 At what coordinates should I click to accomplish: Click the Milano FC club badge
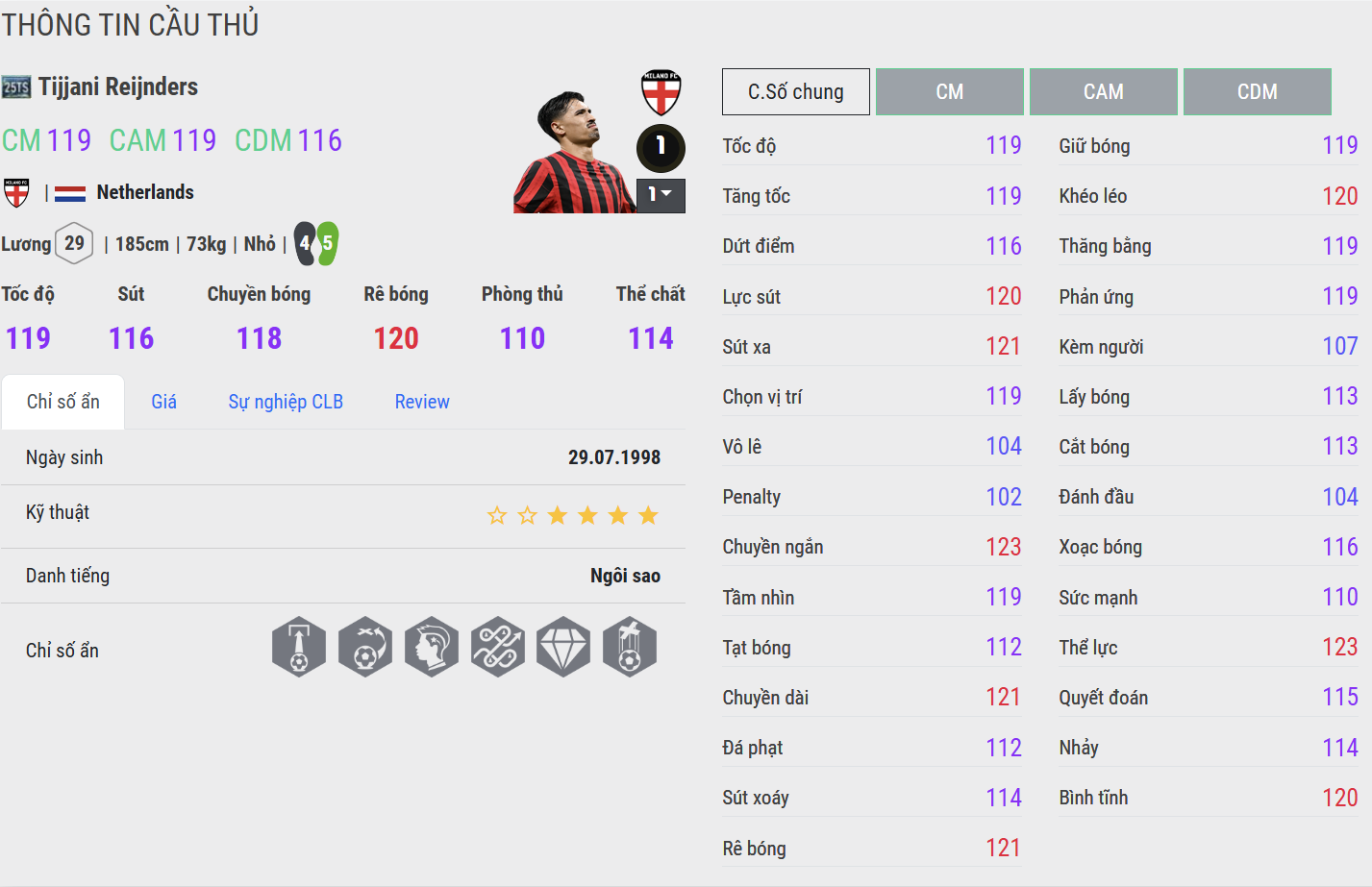tap(661, 93)
